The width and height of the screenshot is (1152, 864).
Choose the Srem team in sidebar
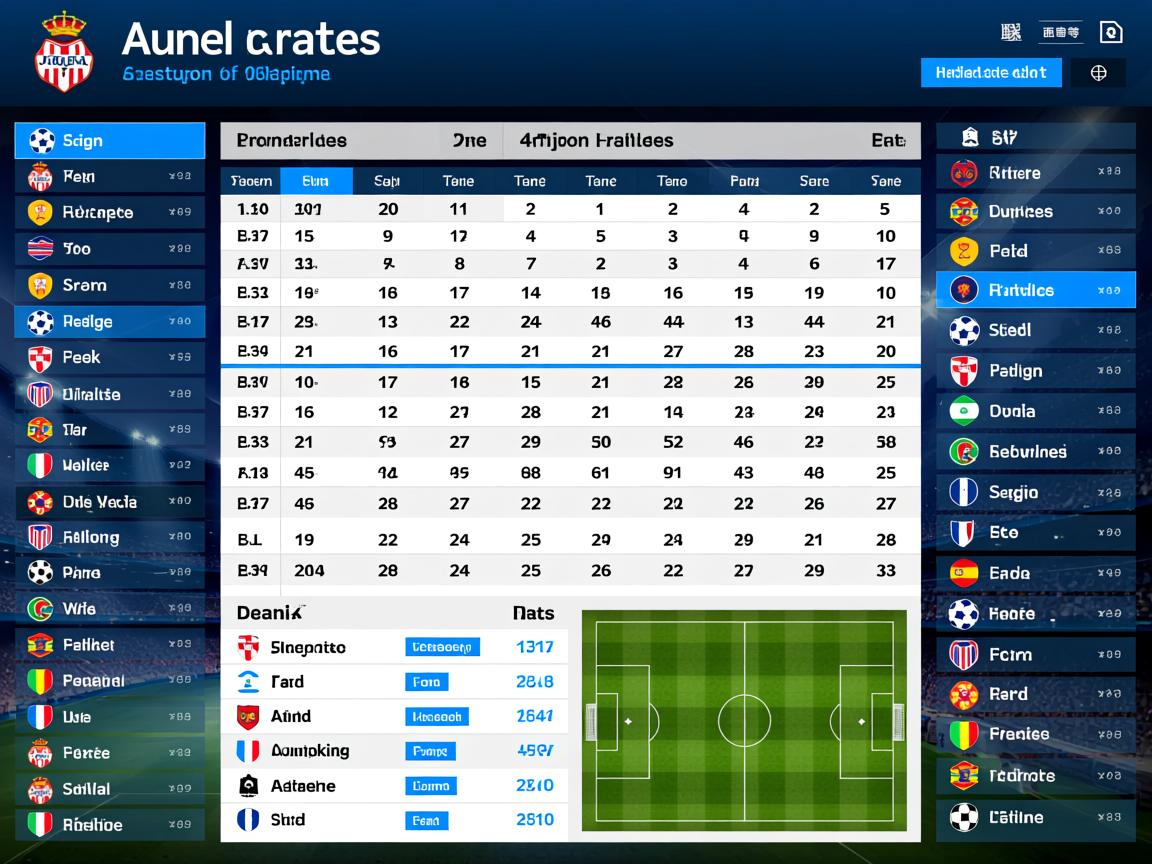(x=110, y=285)
